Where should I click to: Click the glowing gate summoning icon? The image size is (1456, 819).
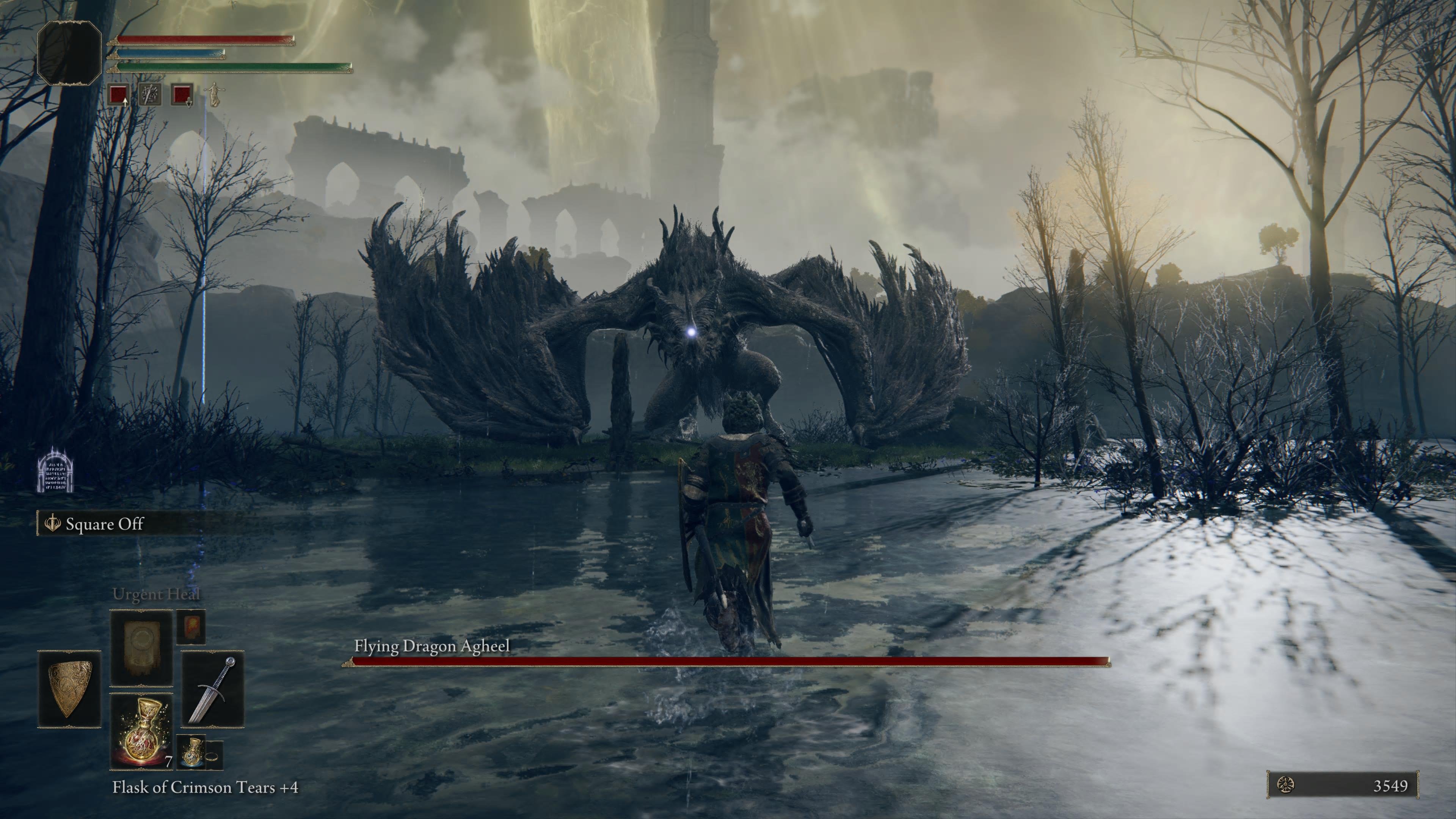click(x=55, y=470)
